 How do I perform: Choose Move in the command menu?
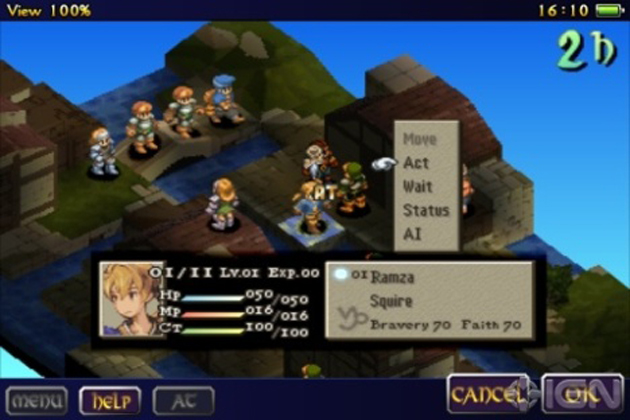[x=419, y=140]
